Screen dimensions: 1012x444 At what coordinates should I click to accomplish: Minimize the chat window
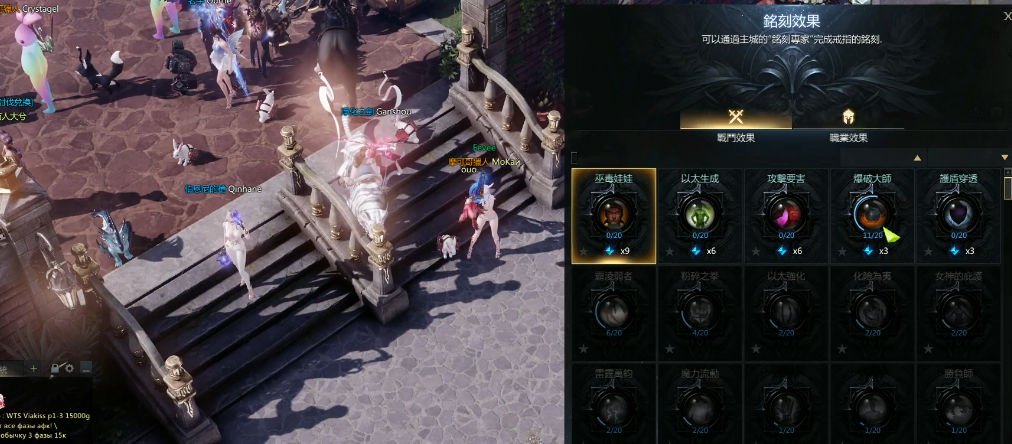point(87,369)
